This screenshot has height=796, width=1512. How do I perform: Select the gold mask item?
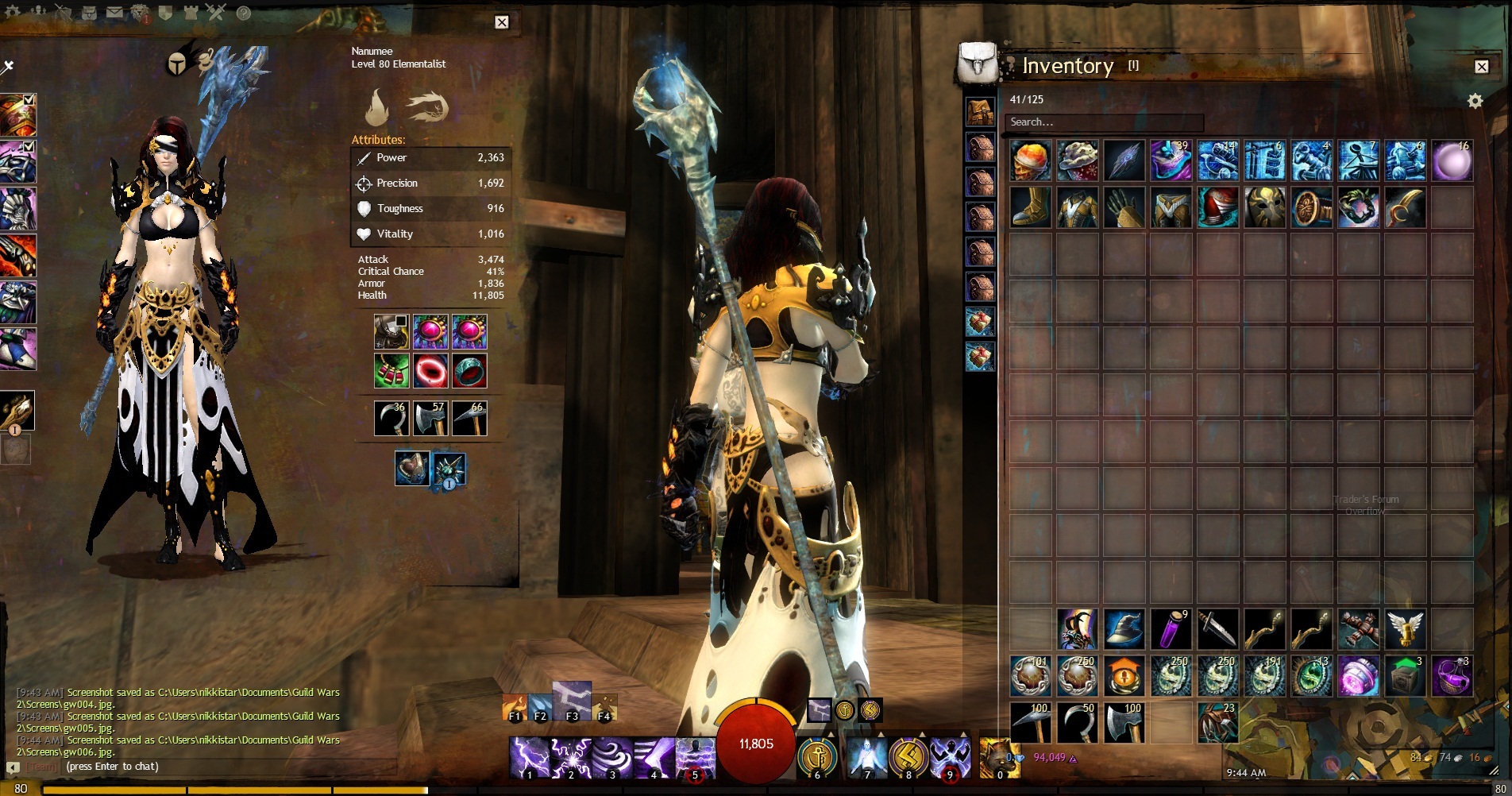pyautogui.click(x=1265, y=208)
